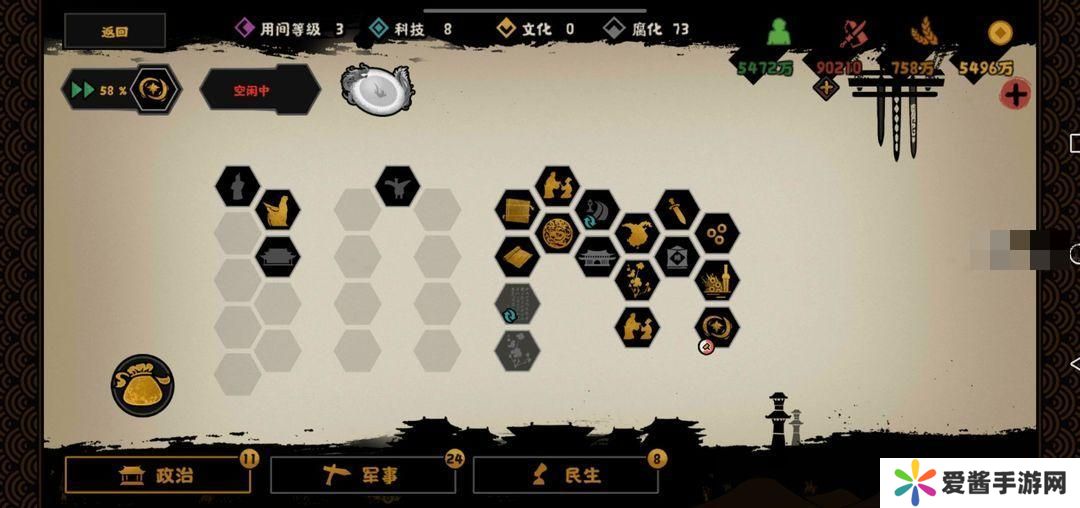Select the 民生 livelihood tab
This screenshot has height=508, width=1080.
point(565,475)
